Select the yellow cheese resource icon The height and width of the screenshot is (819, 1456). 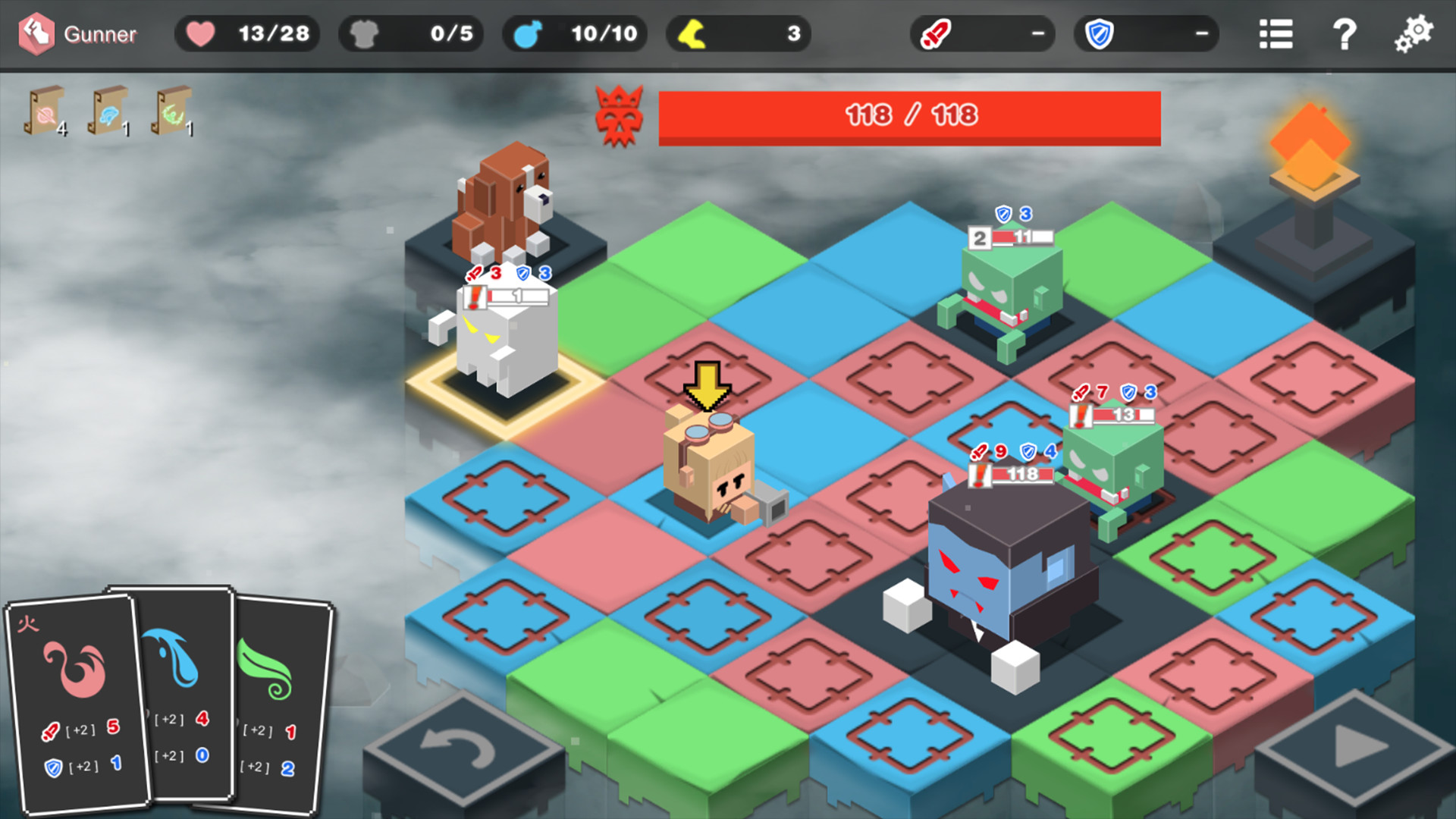[692, 33]
